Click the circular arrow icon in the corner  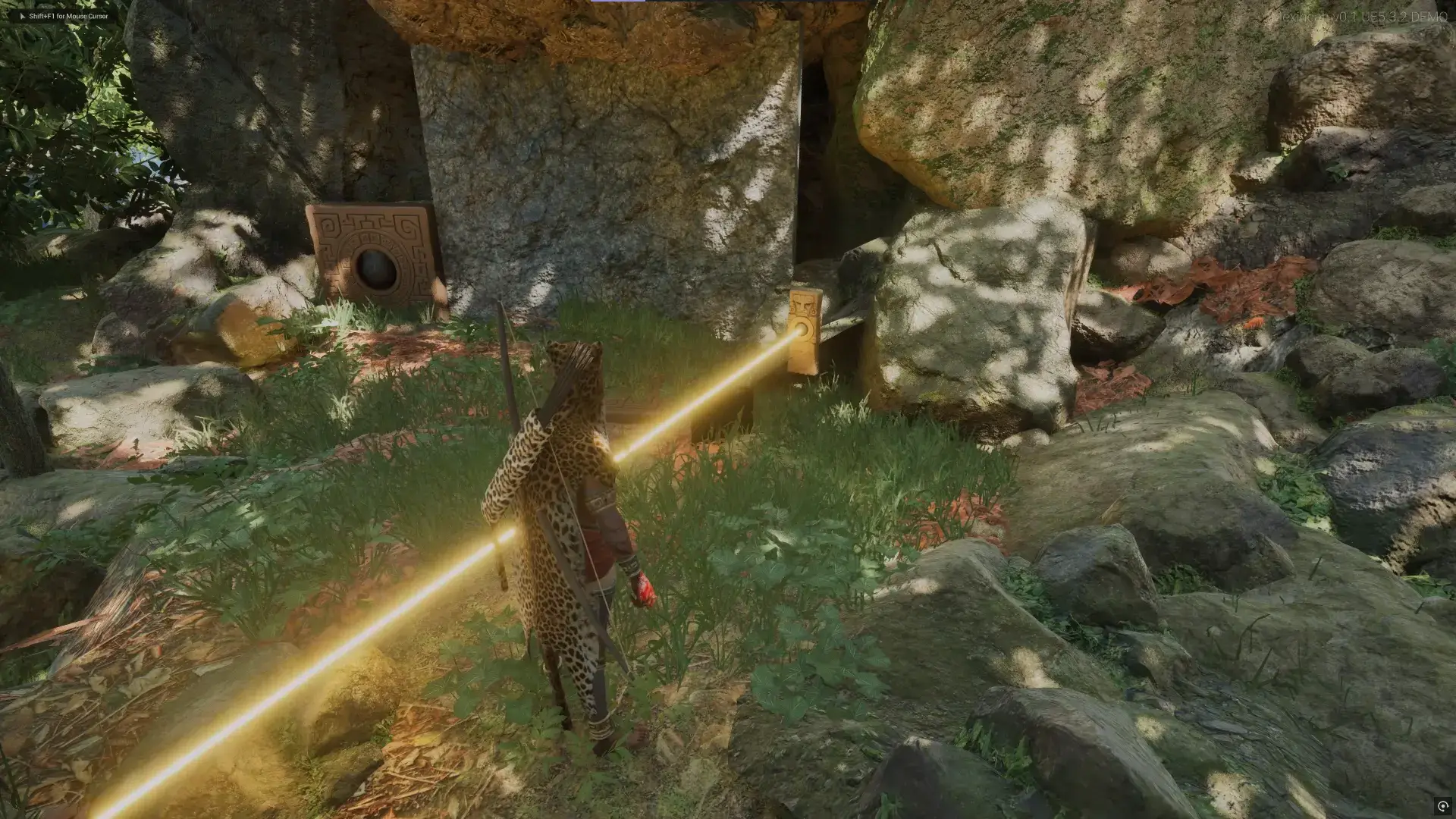pyautogui.click(x=1442, y=806)
